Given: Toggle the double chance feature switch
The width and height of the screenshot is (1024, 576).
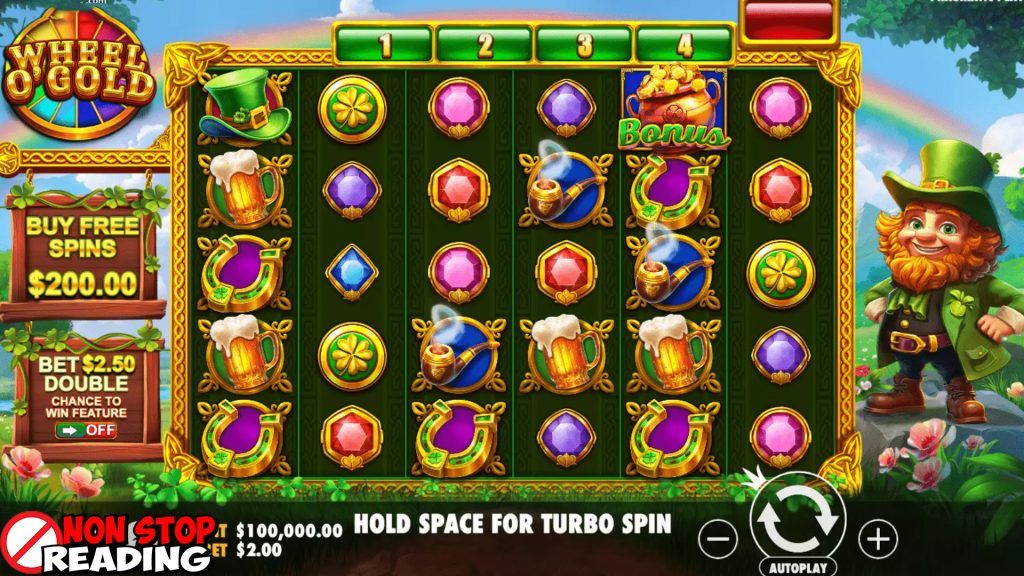Looking at the screenshot, I should (86, 430).
